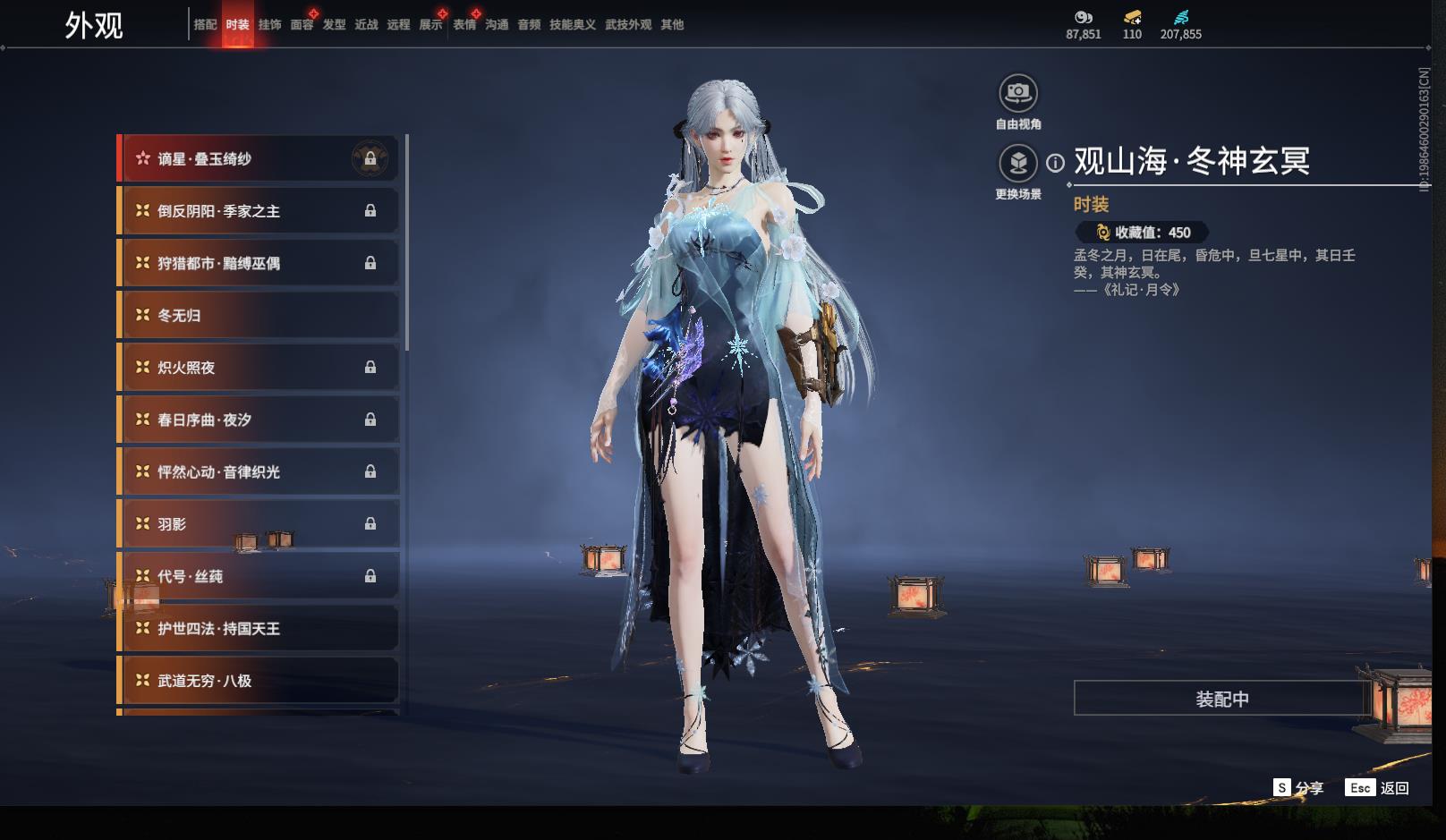The width and height of the screenshot is (1446, 840).
Task: Click the 装配中 equip button
Action: [1221, 699]
